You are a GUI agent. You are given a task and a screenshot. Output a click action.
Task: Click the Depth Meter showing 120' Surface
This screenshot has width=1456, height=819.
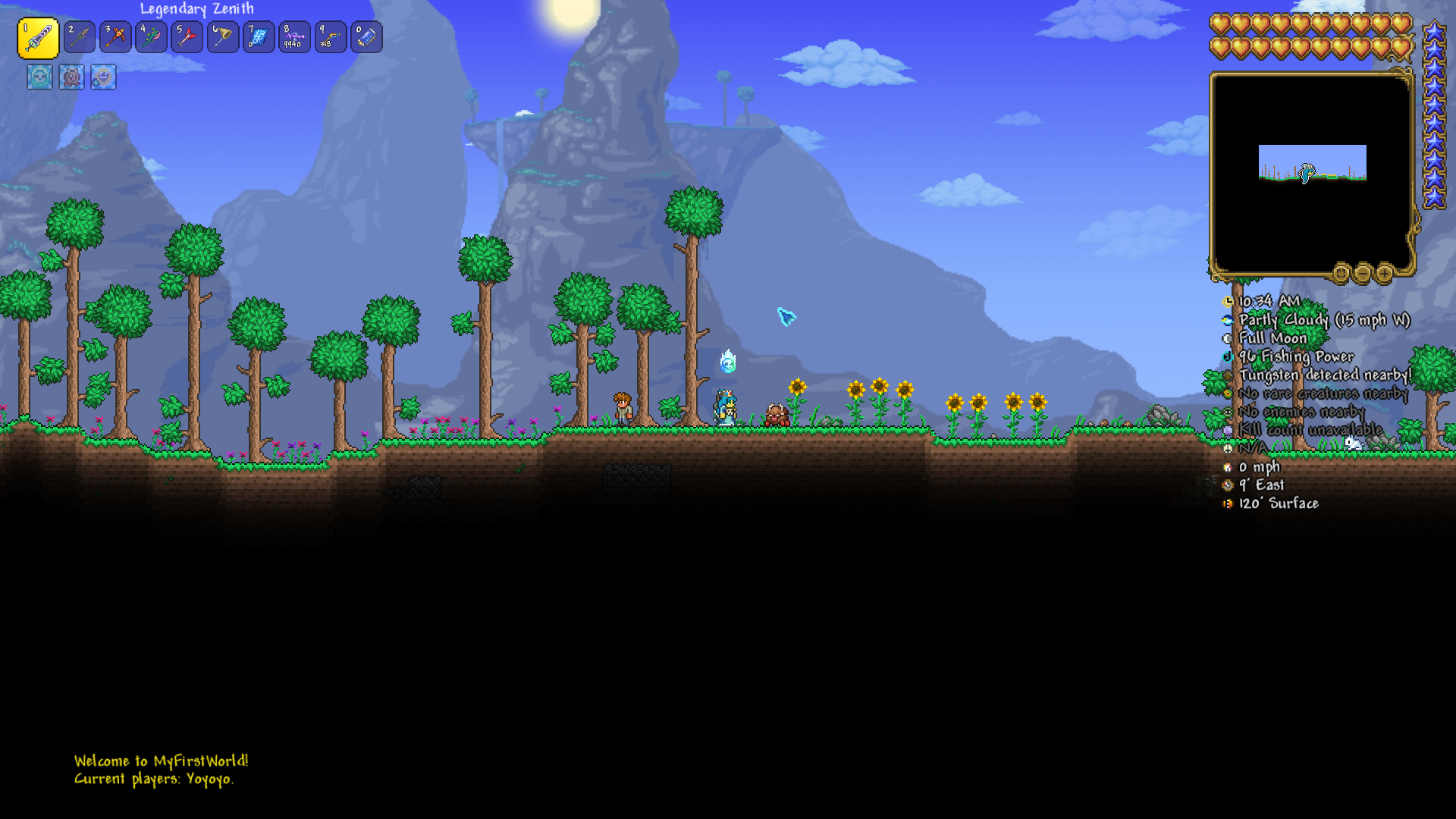[1228, 502]
